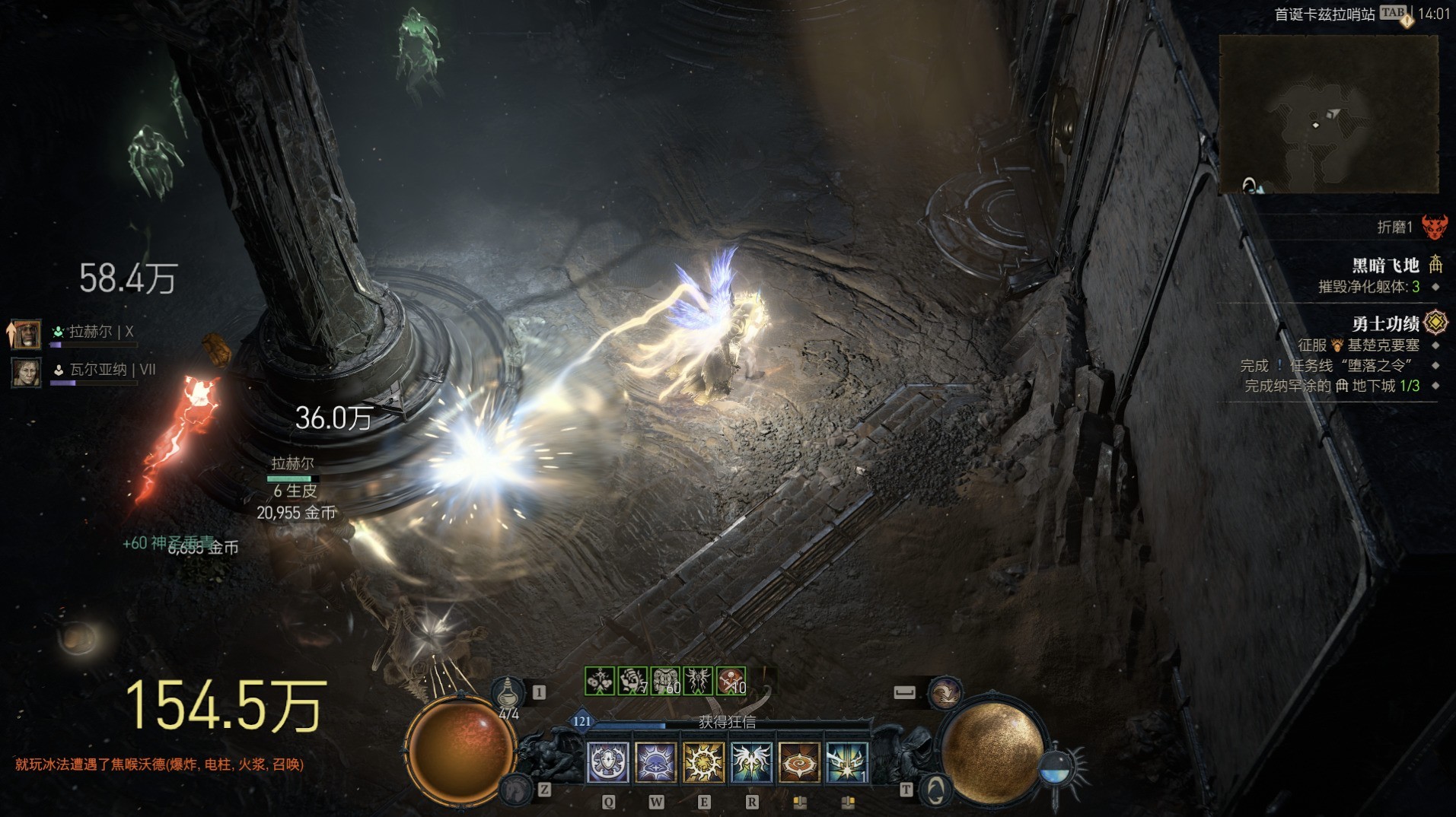
Task: Fire the lightning sword skill slot
Action: coord(847,762)
